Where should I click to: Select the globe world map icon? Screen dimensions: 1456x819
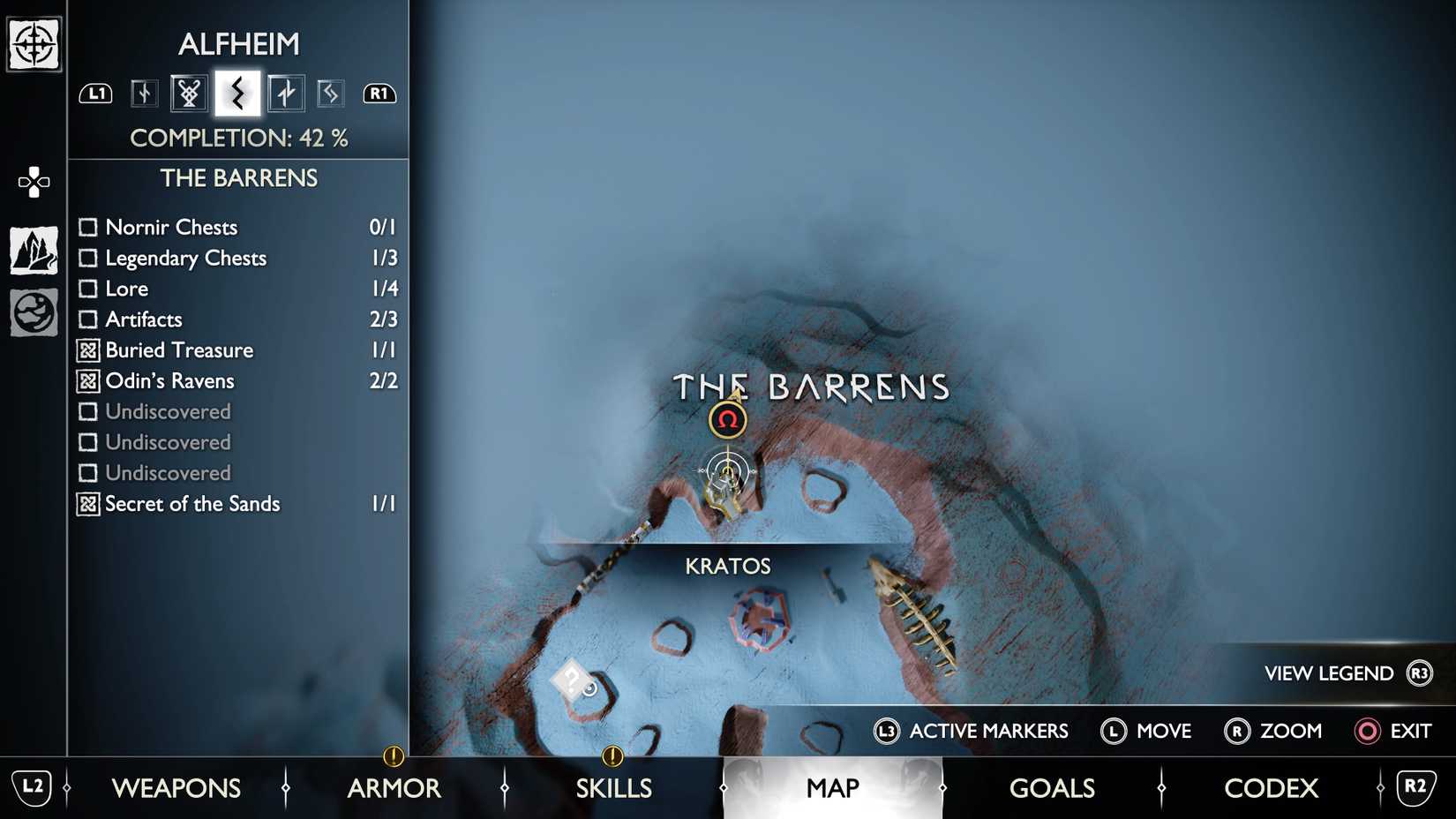(33, 312)
